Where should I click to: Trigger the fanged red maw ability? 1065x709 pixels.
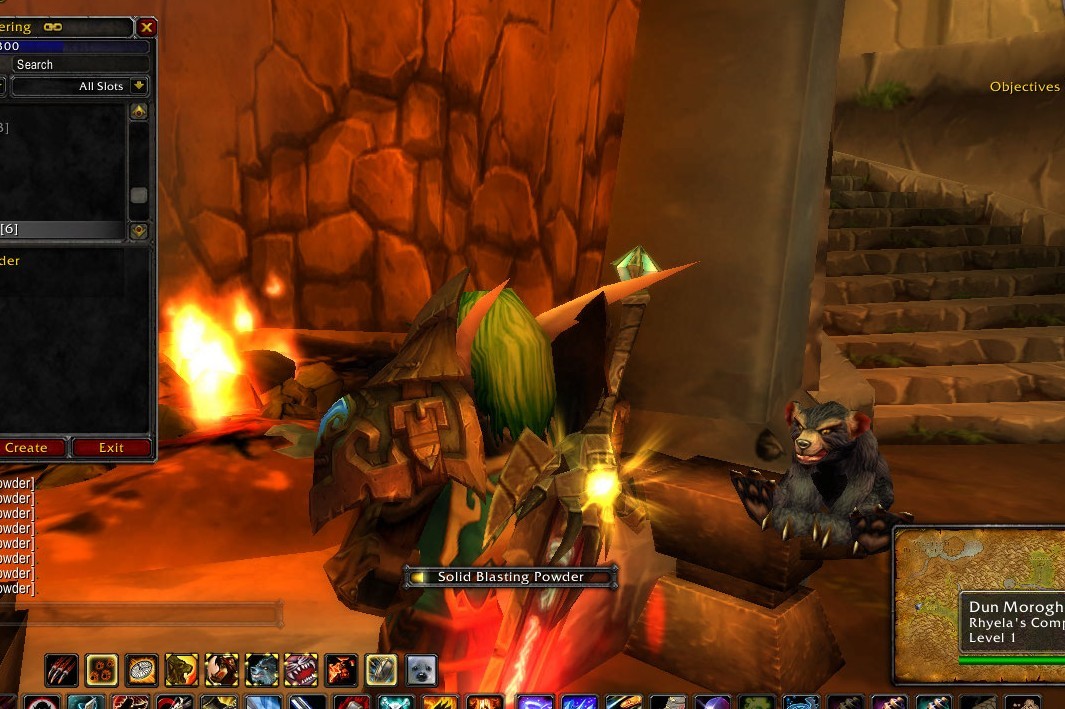coord(301,669)
